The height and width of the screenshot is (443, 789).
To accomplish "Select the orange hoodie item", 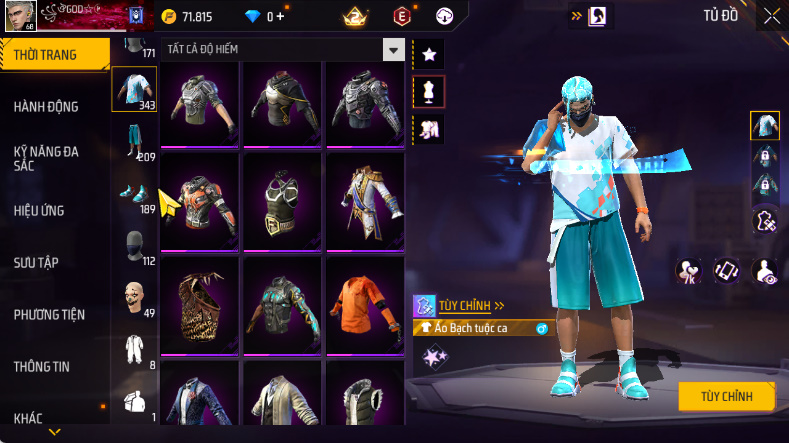I will click(365, 303).
